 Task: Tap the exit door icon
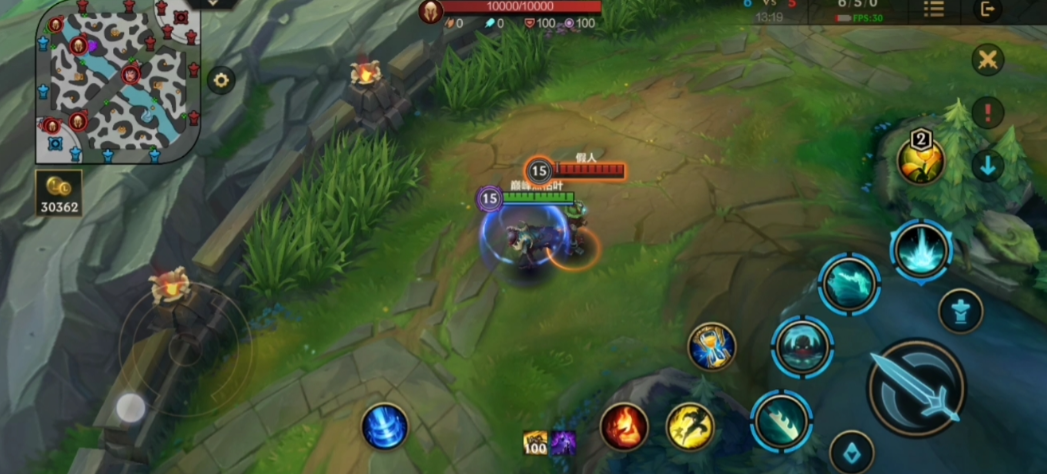987,10
